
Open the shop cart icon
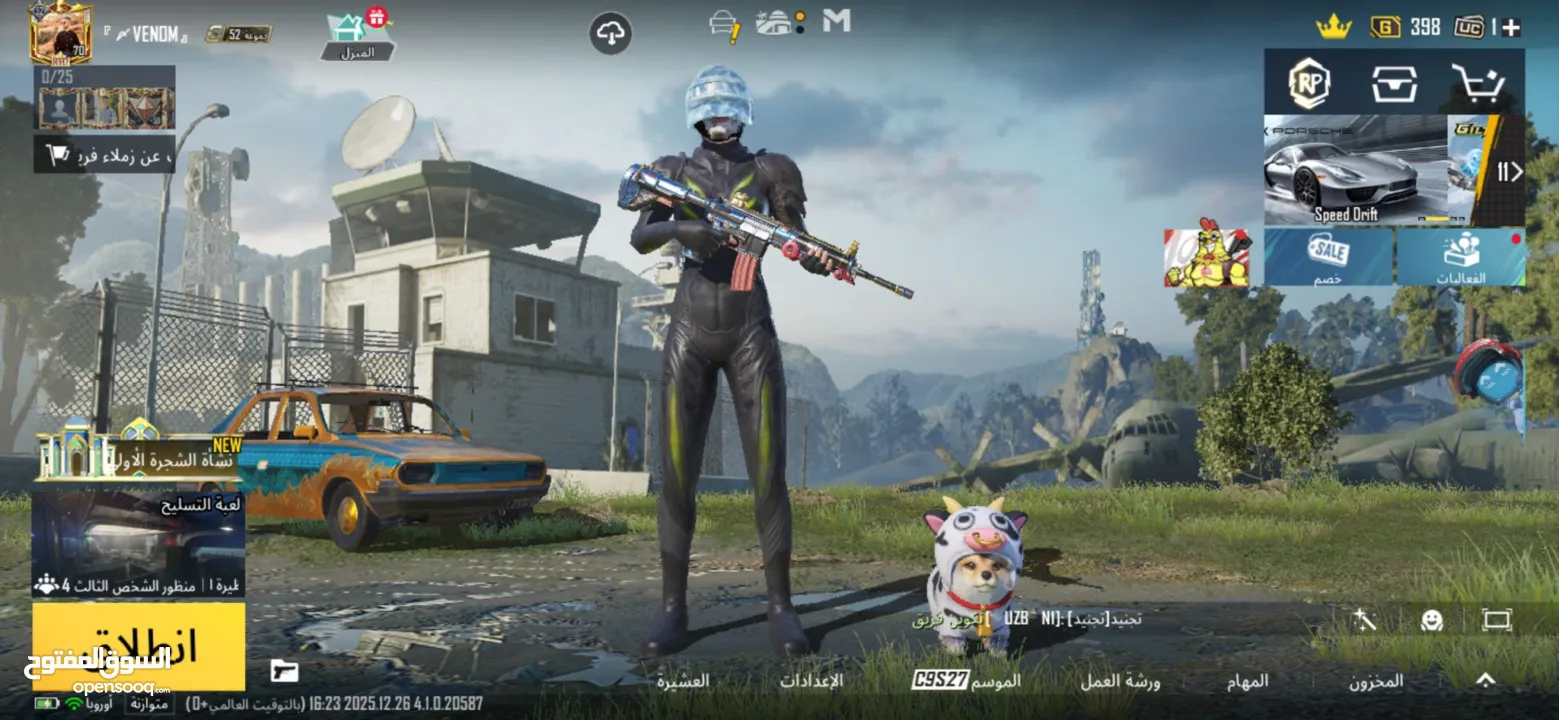tap(1477, 84)
